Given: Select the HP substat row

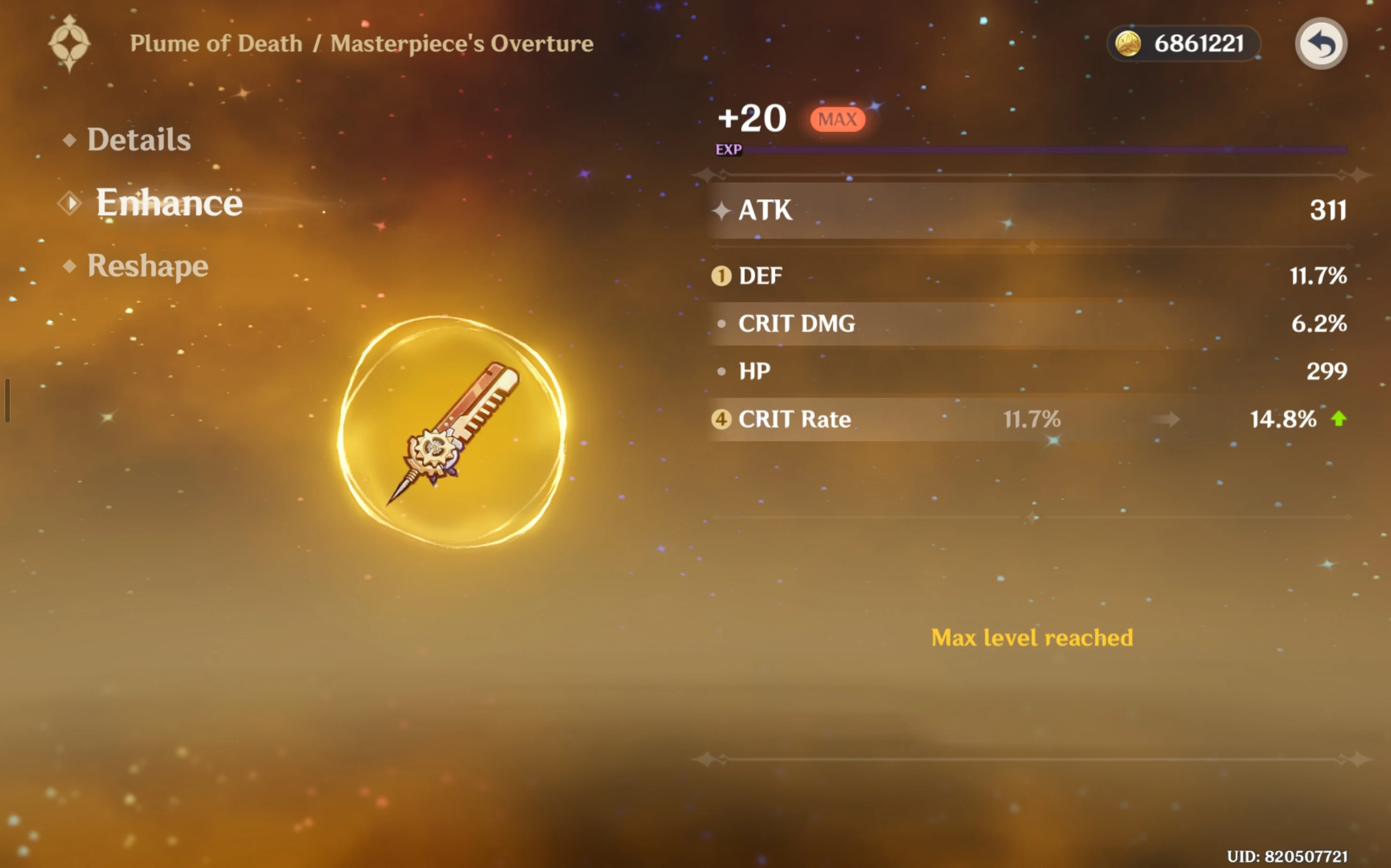Looking at the screenshot, I should point(1028,372).
